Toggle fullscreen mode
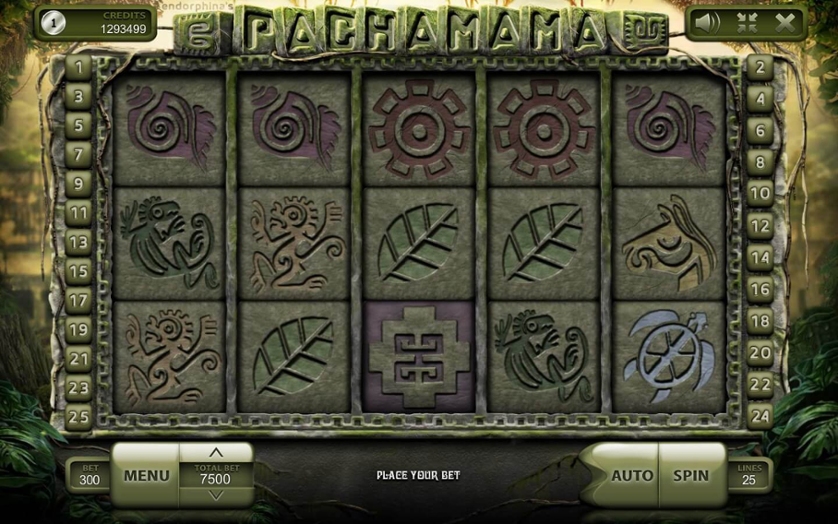 click(x=747, y=22)
